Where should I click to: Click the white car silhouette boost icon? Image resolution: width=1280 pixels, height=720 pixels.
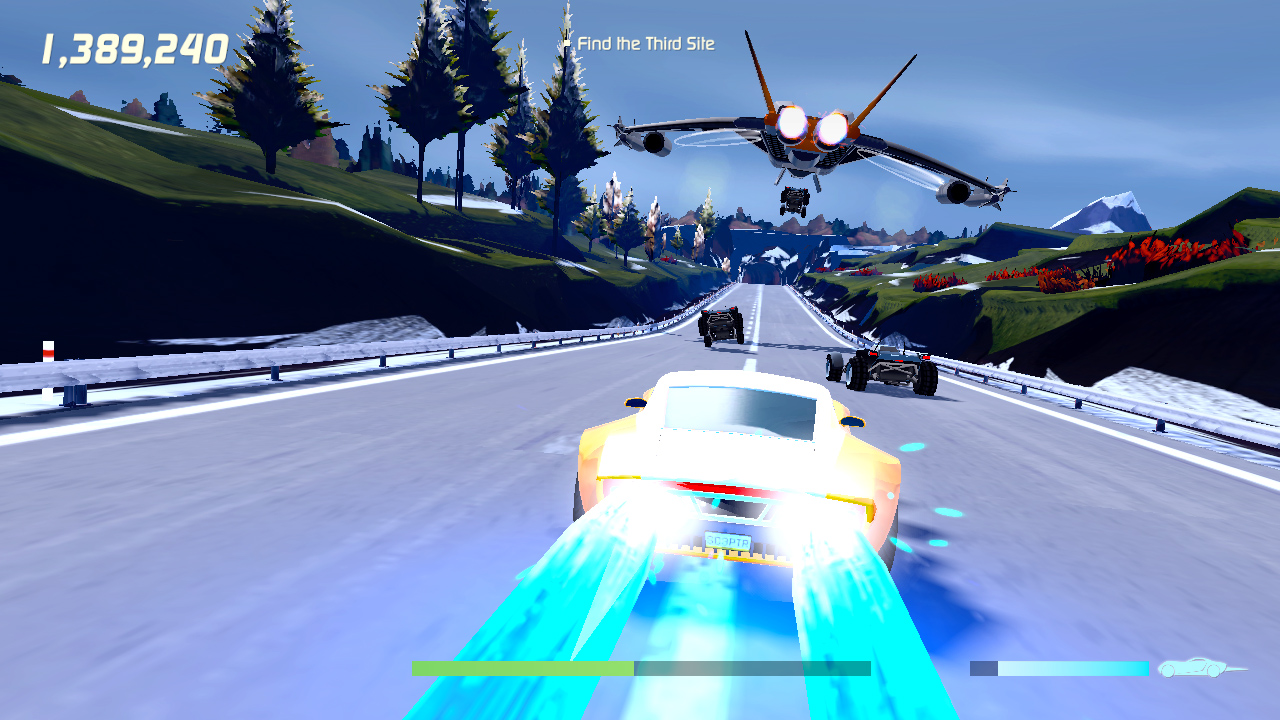(x=1191, y=665)
